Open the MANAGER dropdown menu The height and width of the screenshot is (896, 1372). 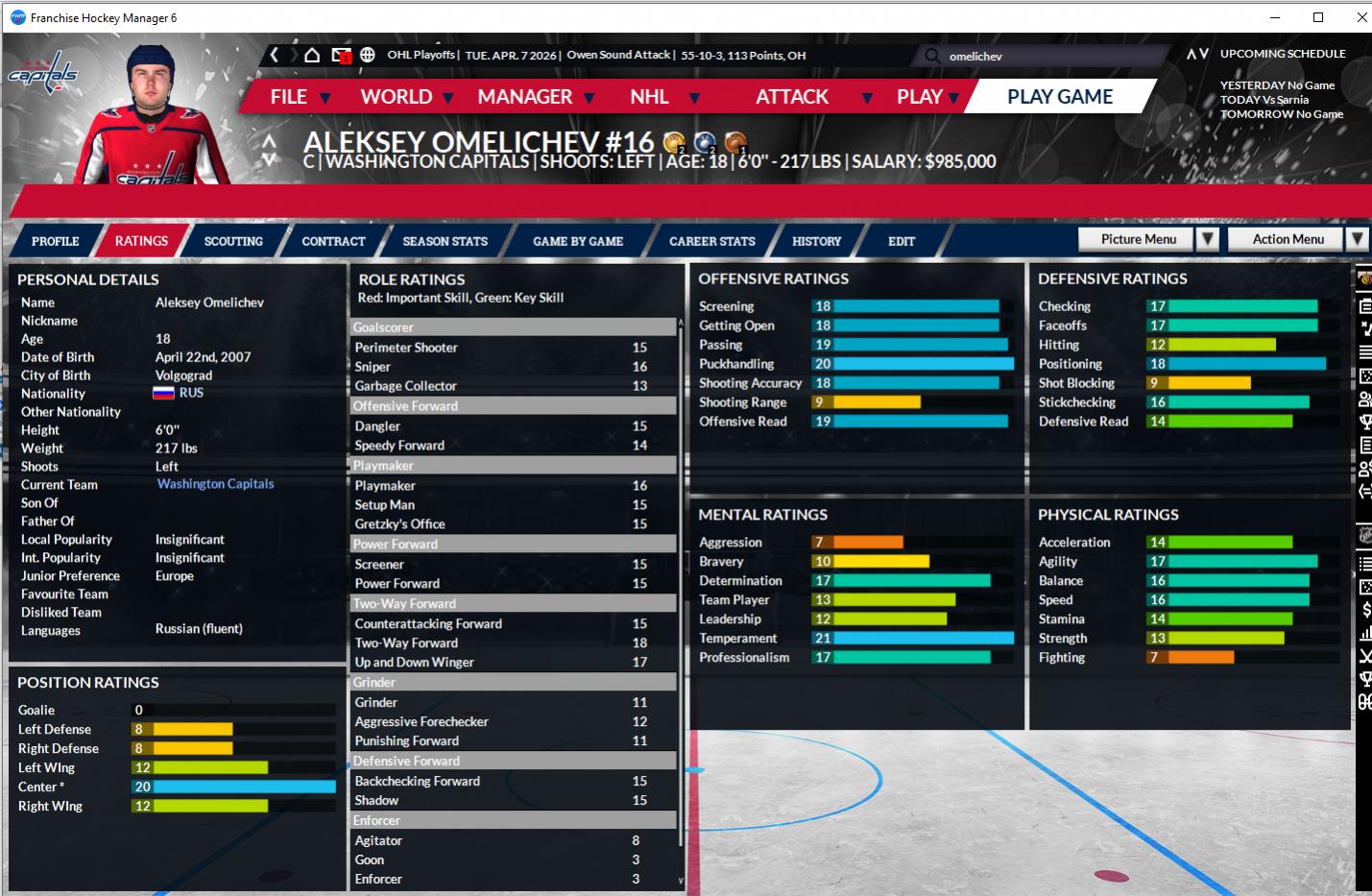525,97
